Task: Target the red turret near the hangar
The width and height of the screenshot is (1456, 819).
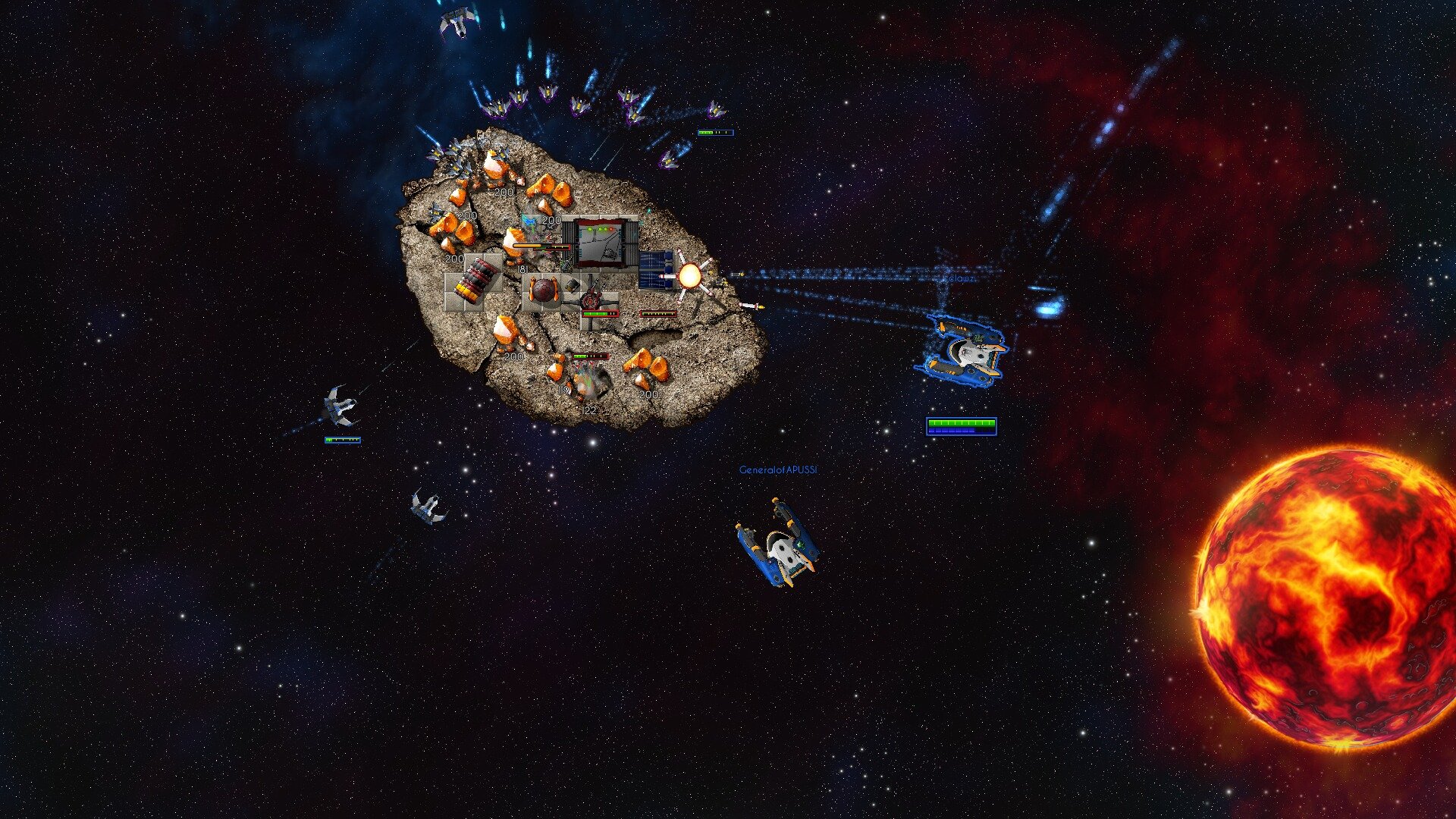Action: [x=590, y=301]
